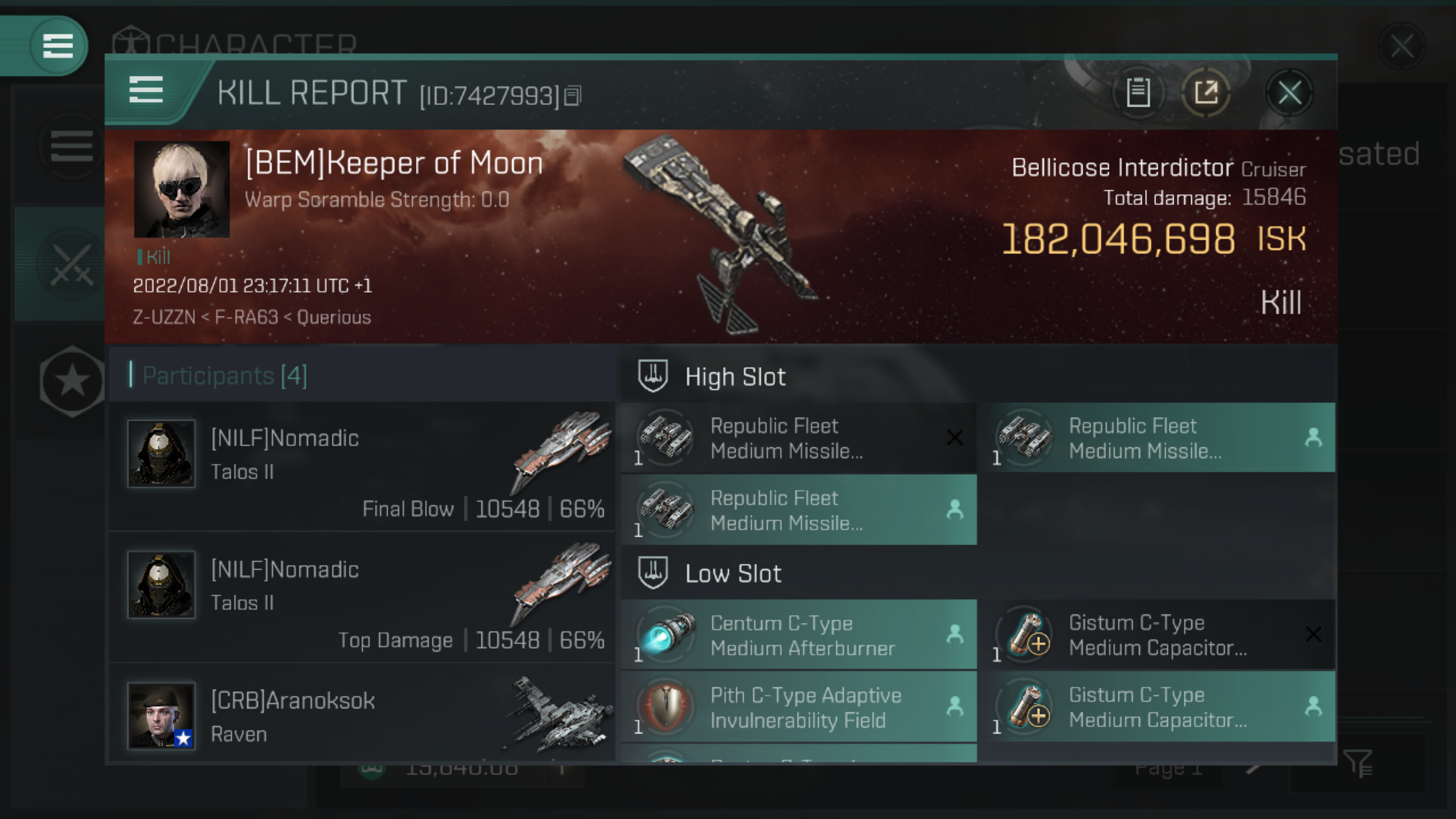Open the star badge sidebar tab
1456x819 pixels.
coord(72,381)
